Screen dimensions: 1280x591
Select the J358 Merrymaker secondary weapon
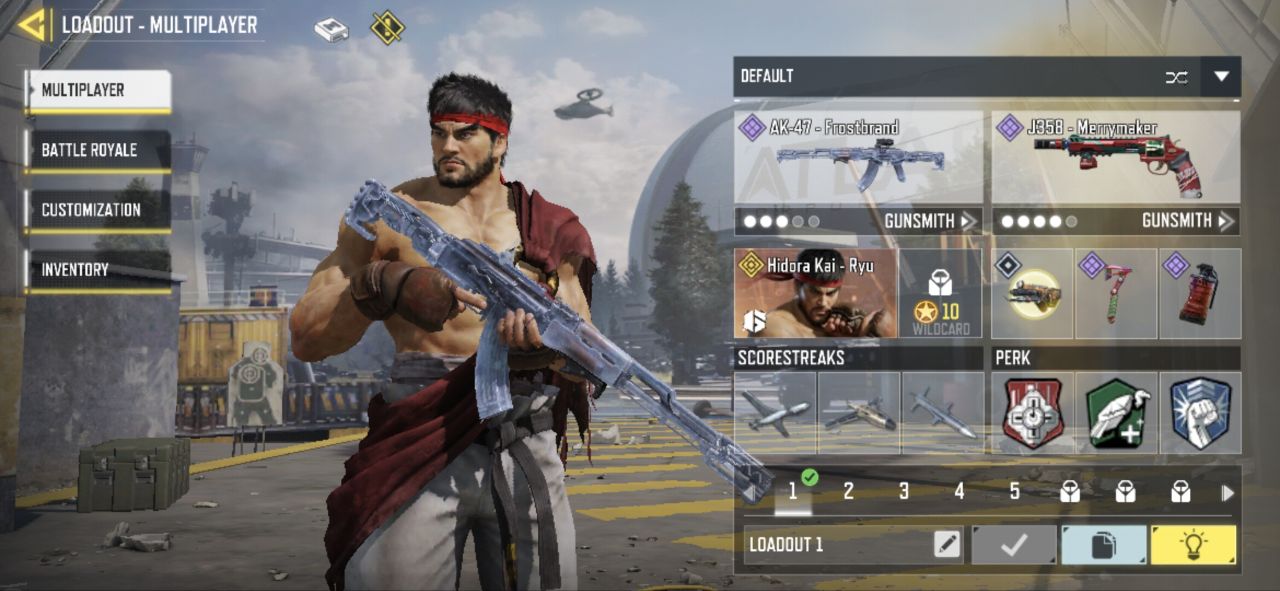[x=1116, y=158]
